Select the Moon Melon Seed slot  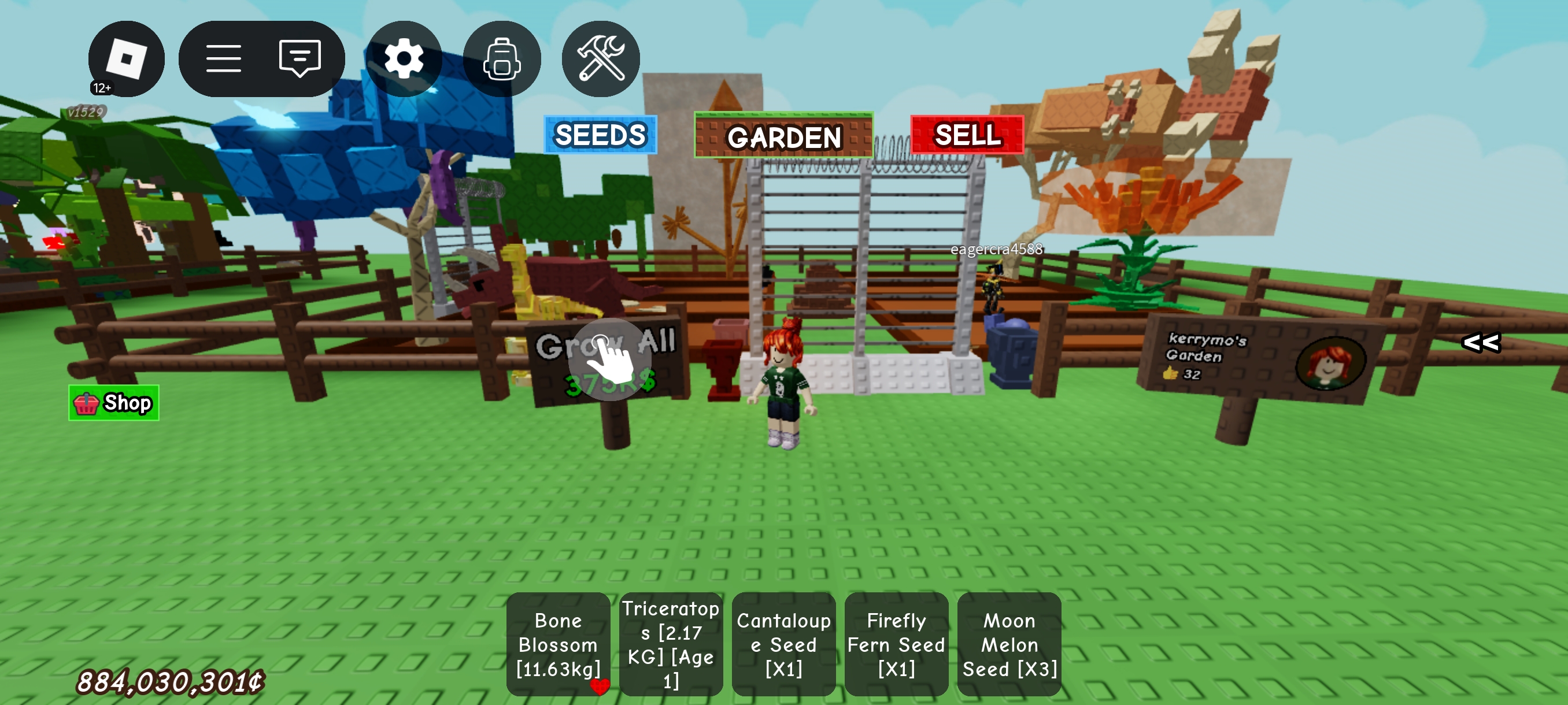(1008, 644)
